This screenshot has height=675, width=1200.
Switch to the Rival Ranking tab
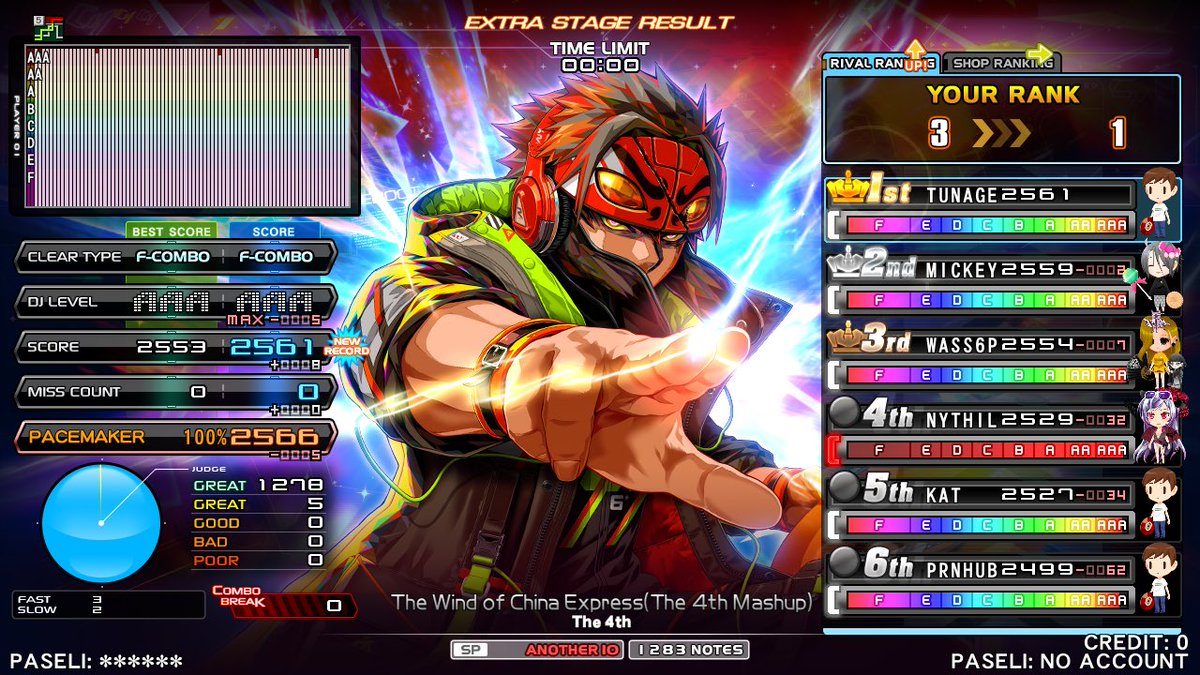[x=880, y=63]
